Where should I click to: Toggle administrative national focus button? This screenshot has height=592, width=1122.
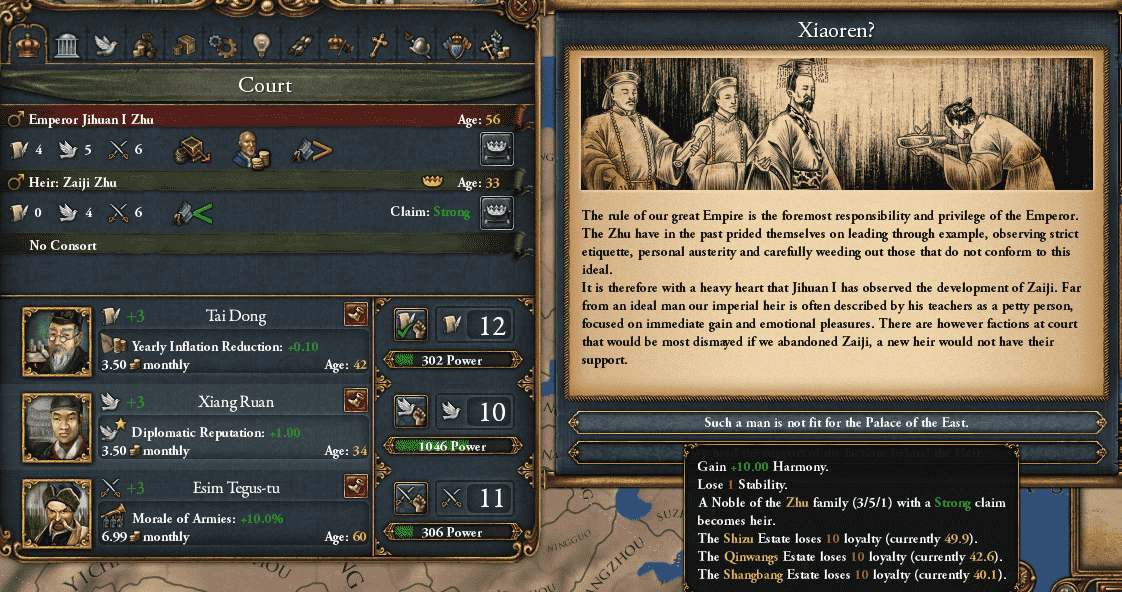[x=411, y=324]
